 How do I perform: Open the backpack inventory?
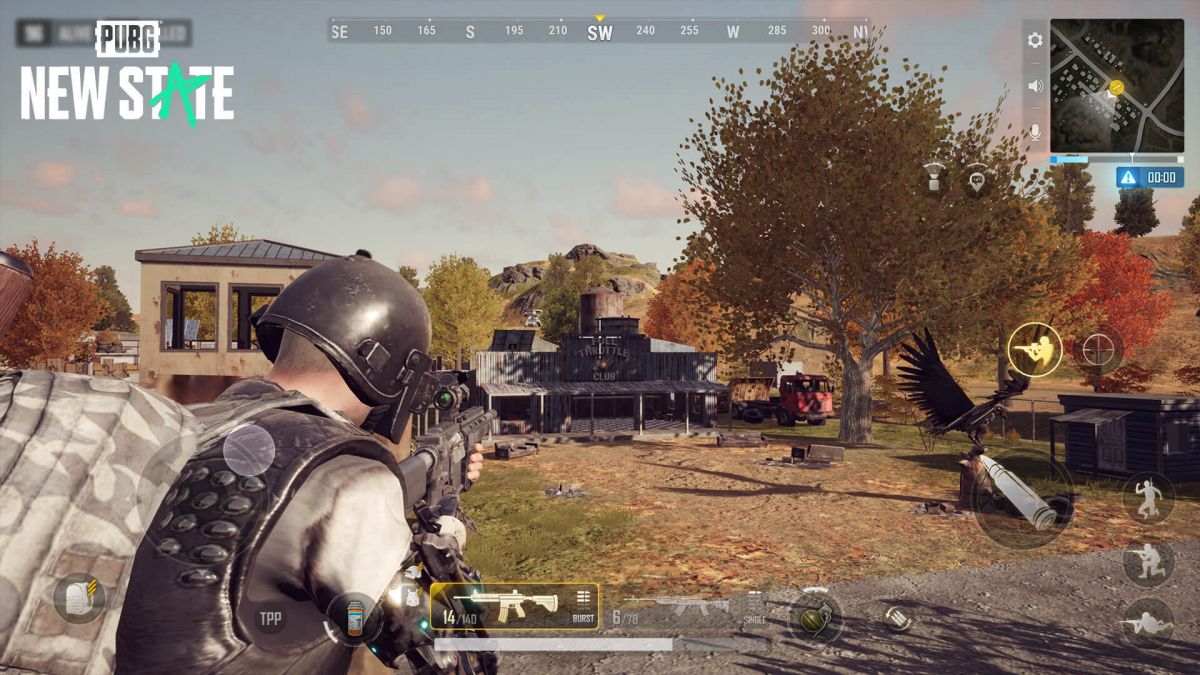(79, 598)
